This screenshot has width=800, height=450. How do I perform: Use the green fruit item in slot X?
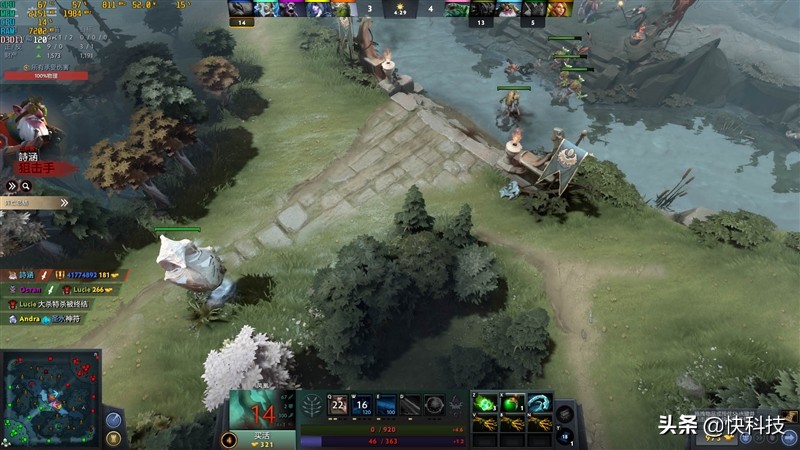point(513,403)
